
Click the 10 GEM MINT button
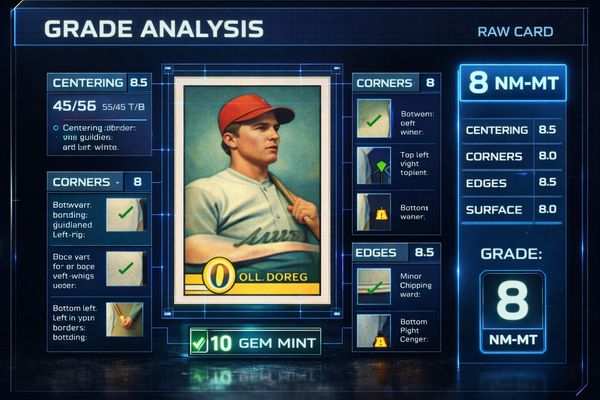point(255,342)
